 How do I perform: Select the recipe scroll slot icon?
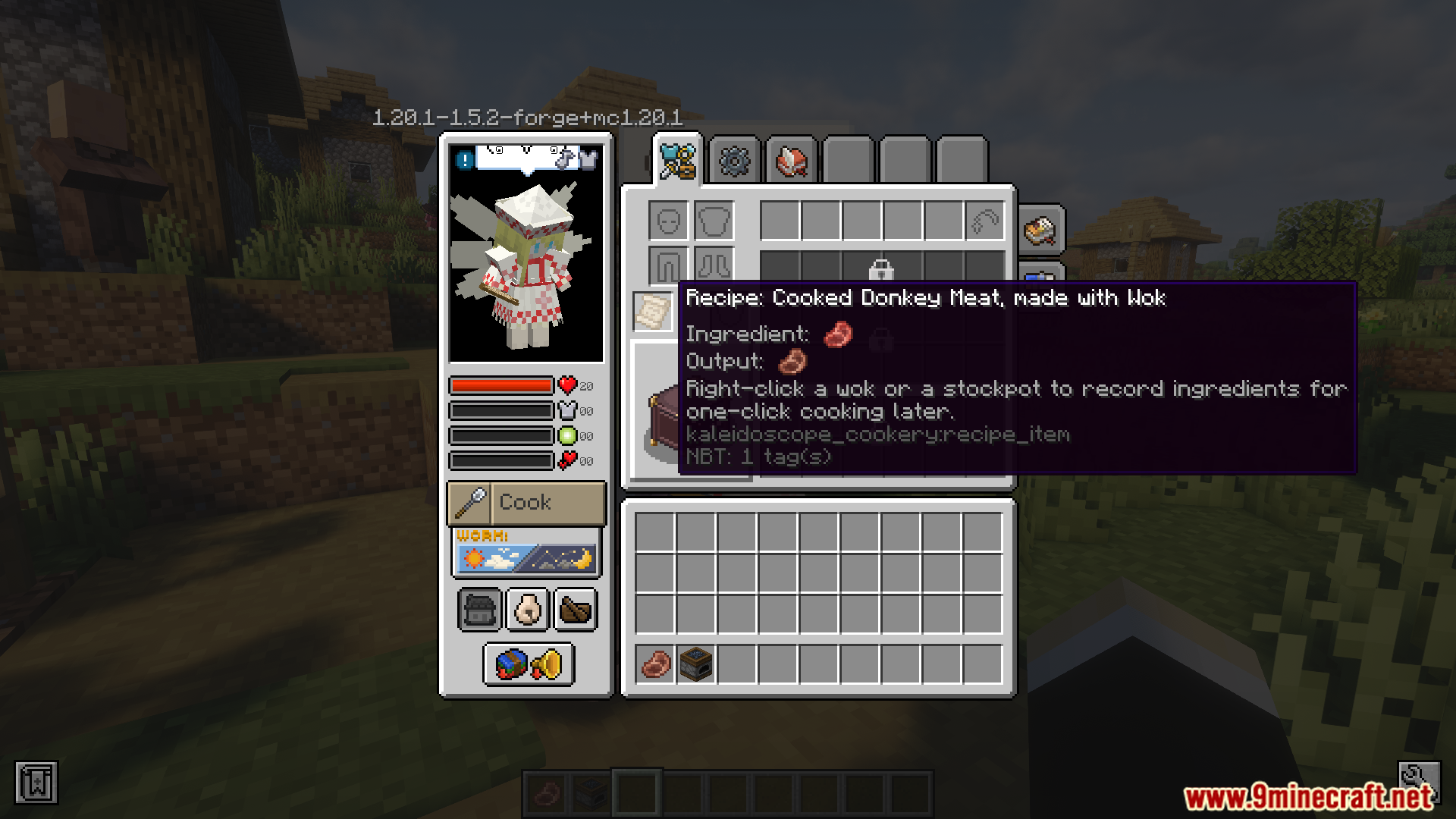coord(652,311)
